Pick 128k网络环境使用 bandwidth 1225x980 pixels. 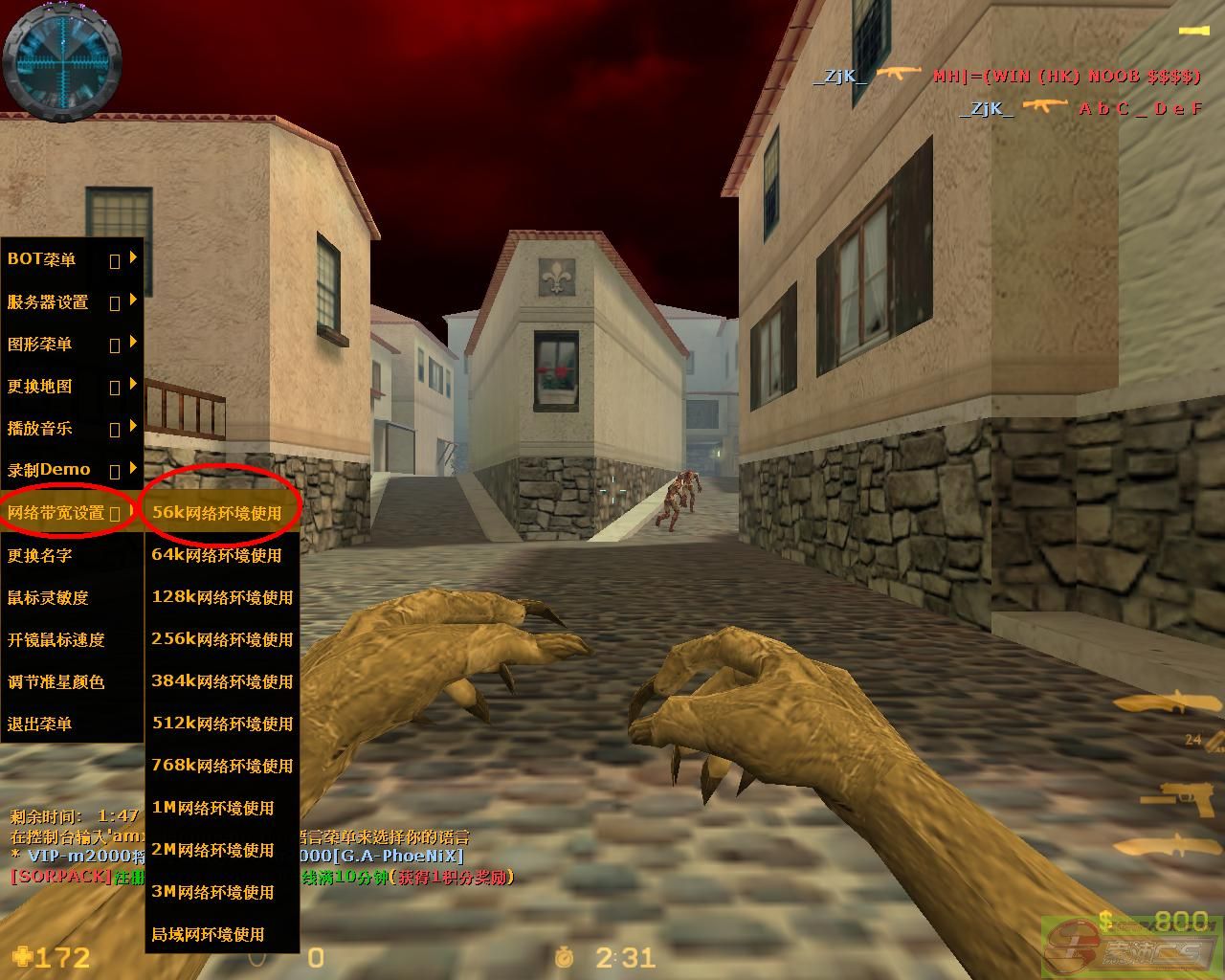(x=222, y=597)
